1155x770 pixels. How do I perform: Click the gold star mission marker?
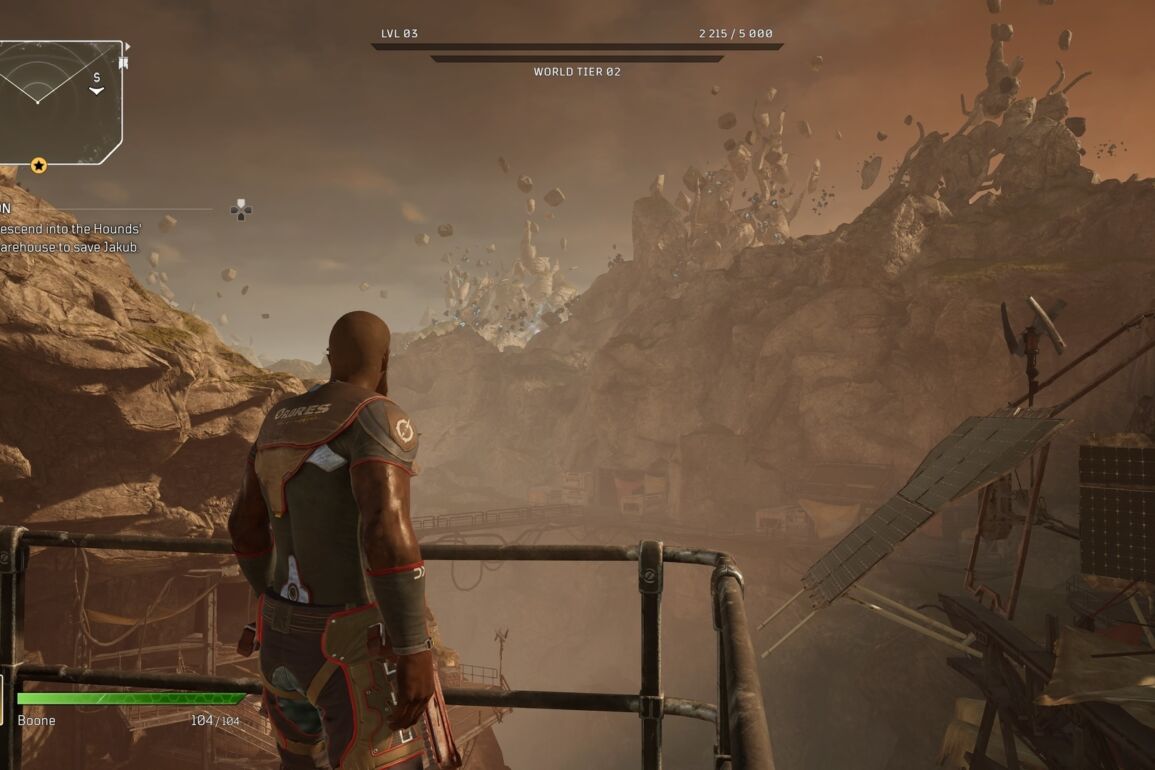pos(39,165)
